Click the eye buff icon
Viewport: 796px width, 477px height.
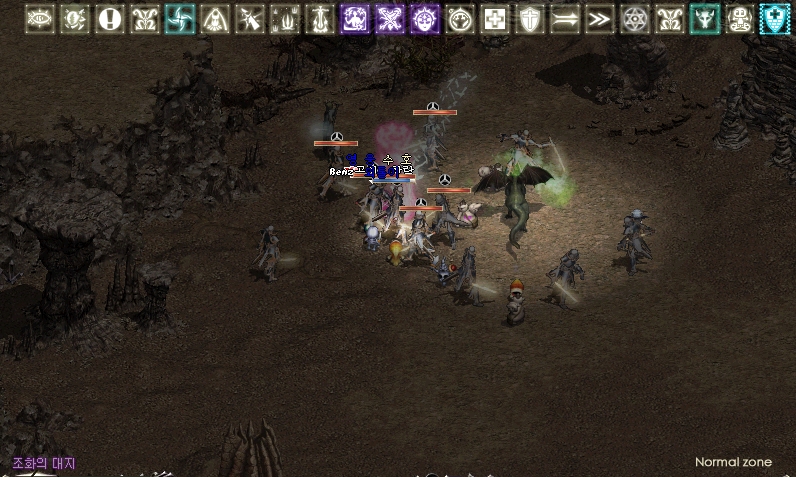[x=40, y=19]
